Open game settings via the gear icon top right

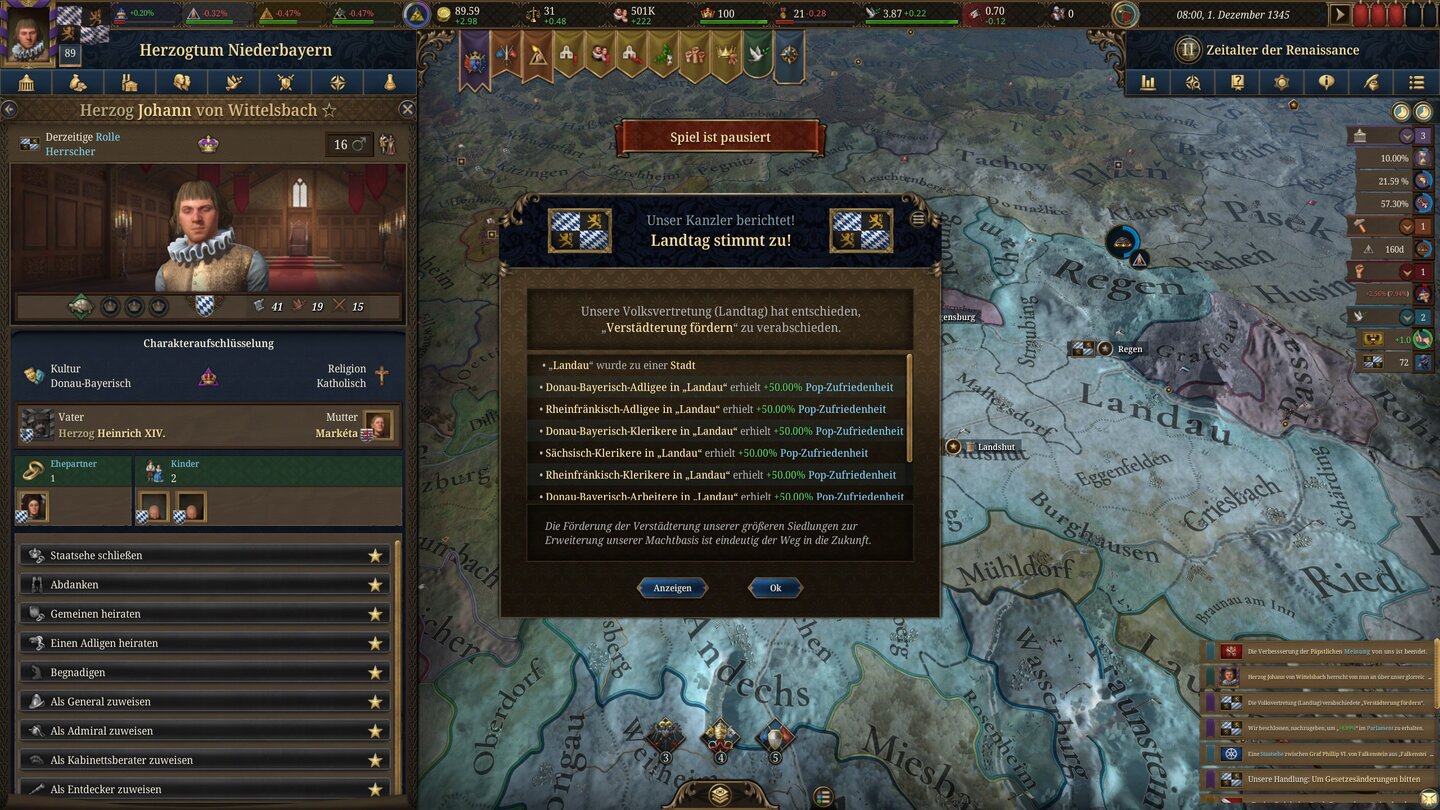click(1282, 82)
